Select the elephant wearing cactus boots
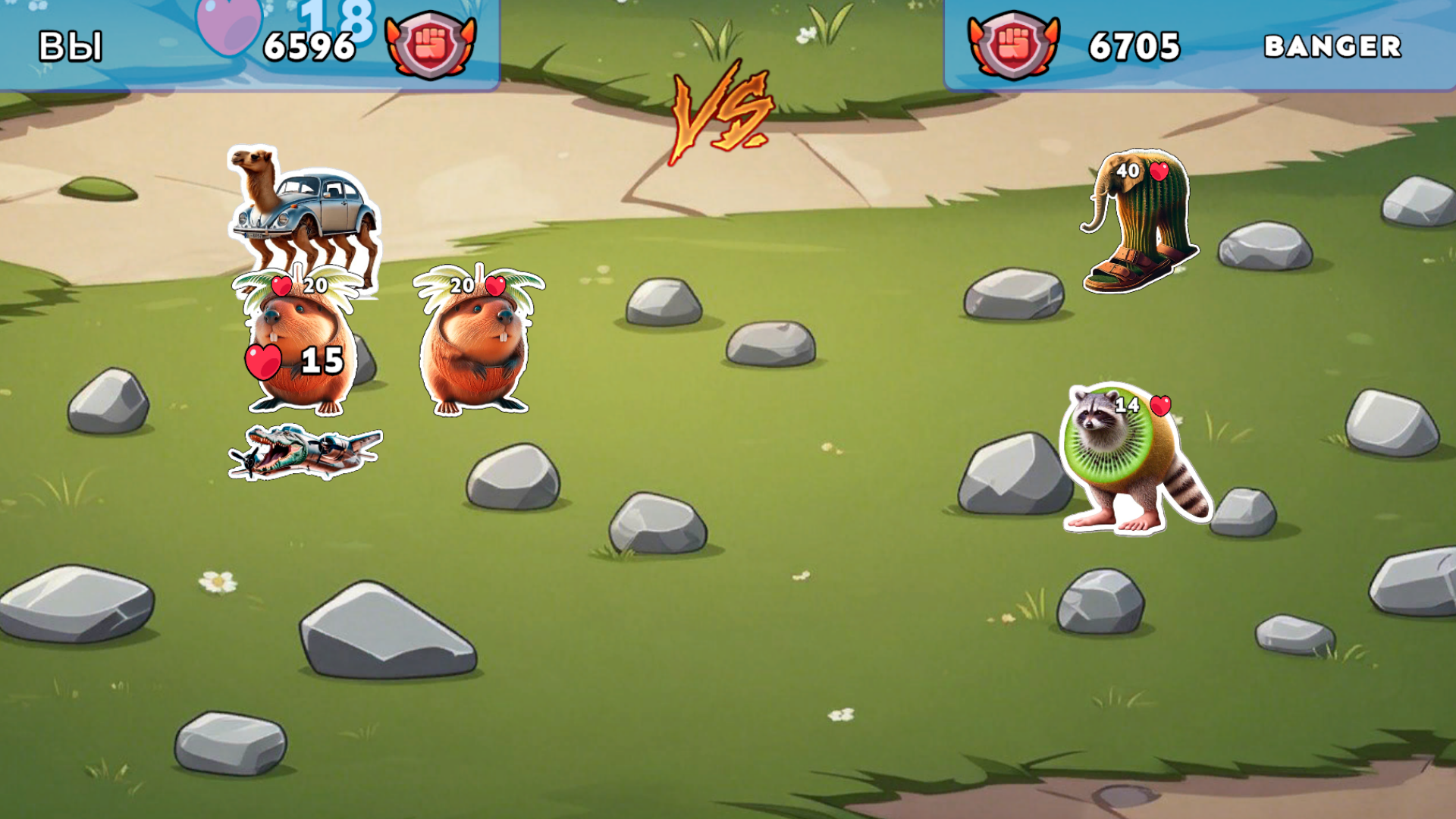The height and width of the screenshot is (819, 1456). (x=1137, y=227)
